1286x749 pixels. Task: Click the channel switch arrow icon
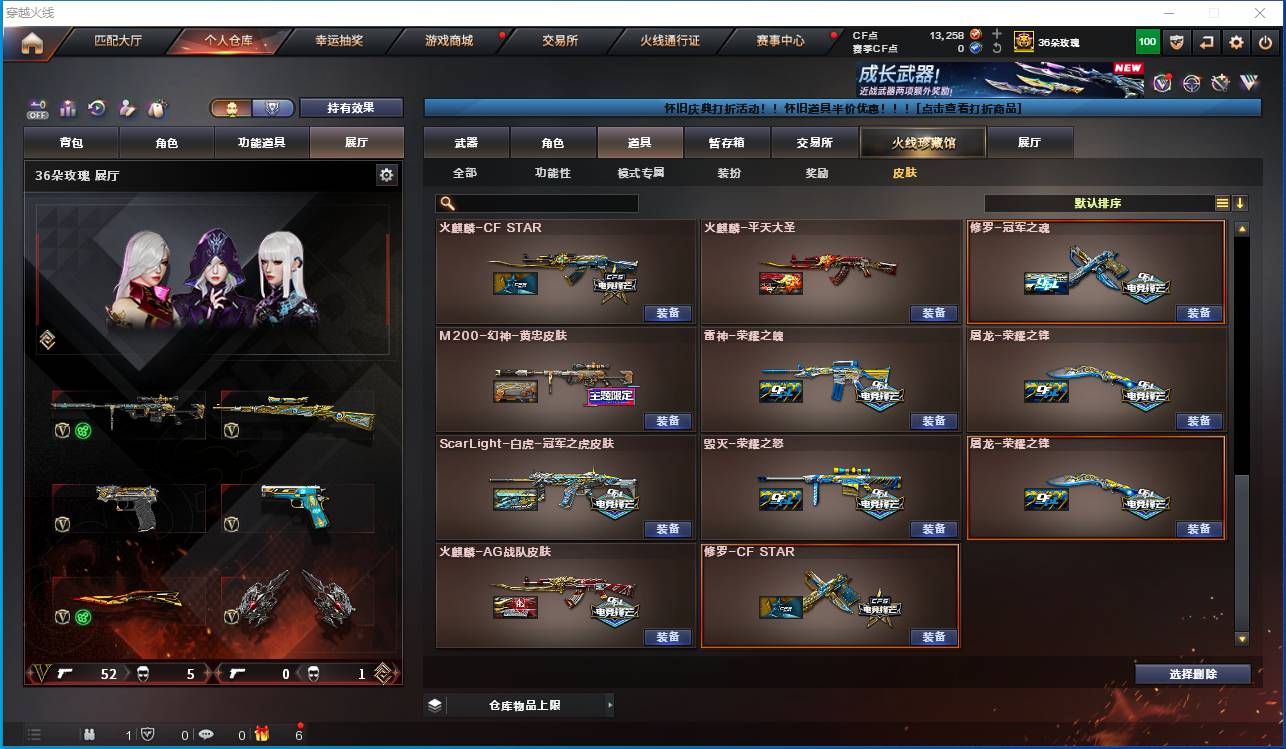1207,41
